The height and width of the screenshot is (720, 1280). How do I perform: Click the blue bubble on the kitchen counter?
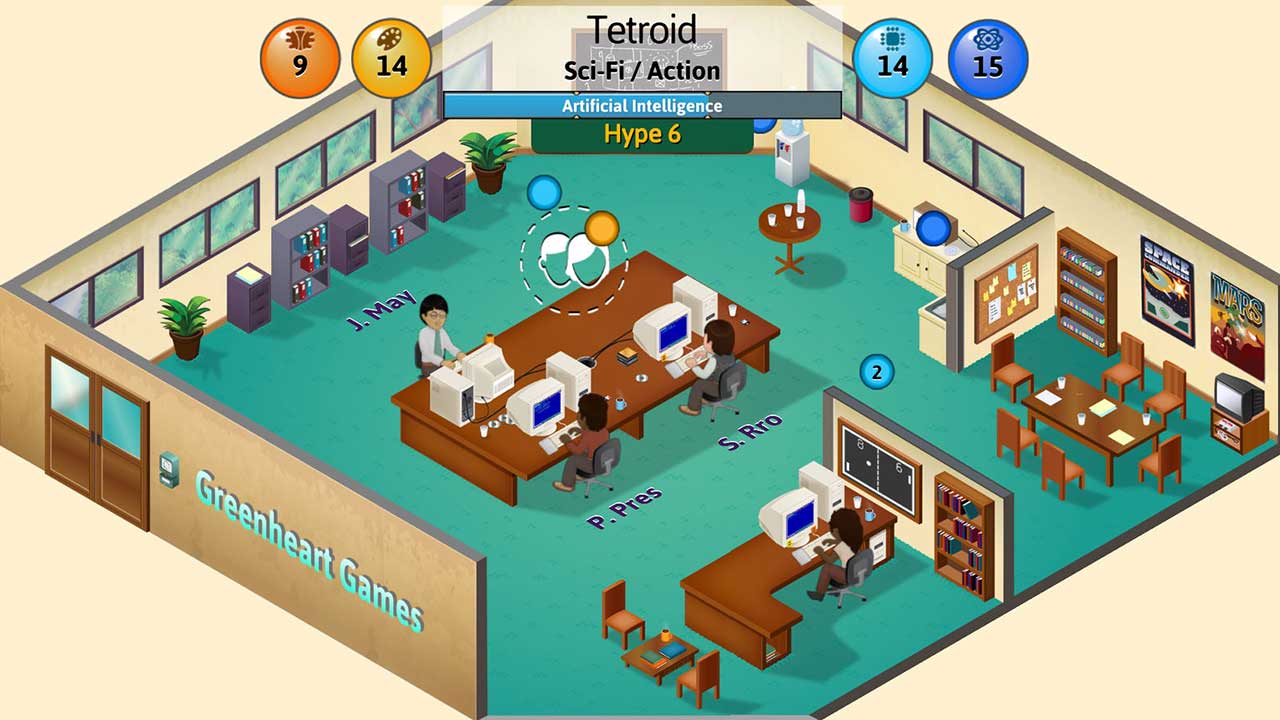point(934,226)
